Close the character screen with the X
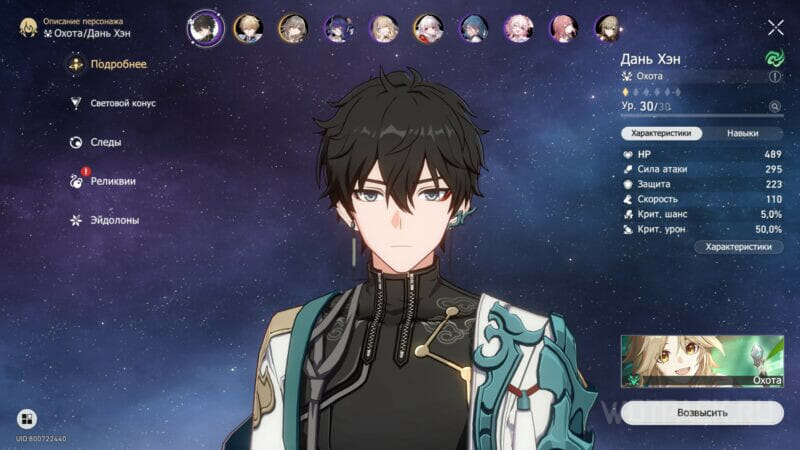The height and width of the screenshot is (450, 800). (775, 27)
